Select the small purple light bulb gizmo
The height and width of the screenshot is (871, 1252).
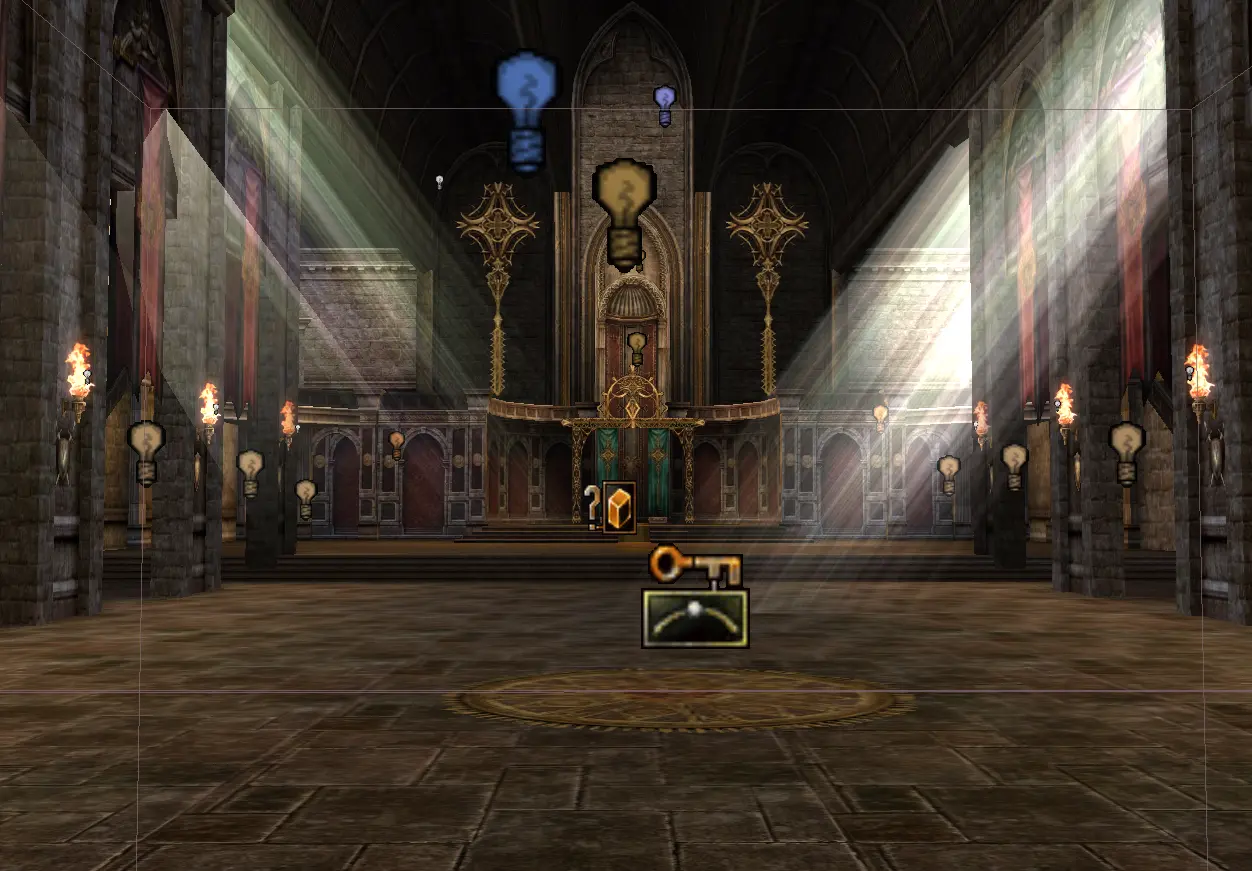coord(664,104)
